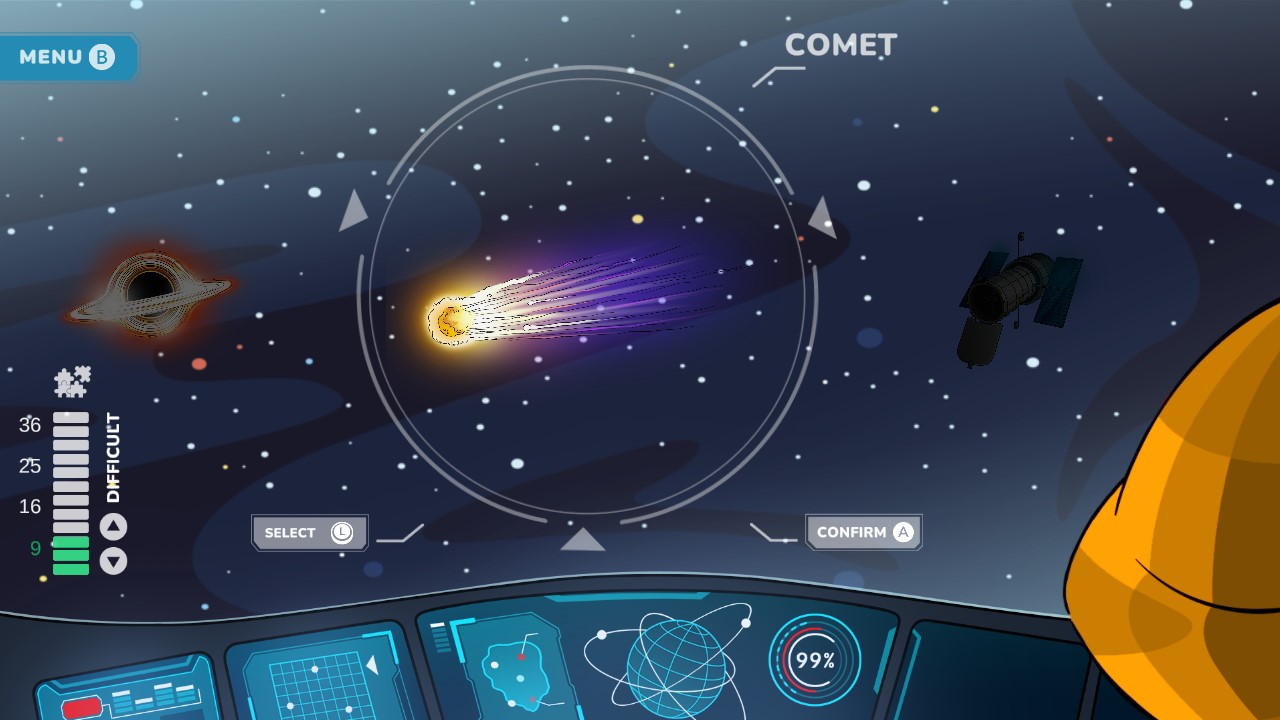
Task: Click the left carousel arrow
Action: [352, 210]
